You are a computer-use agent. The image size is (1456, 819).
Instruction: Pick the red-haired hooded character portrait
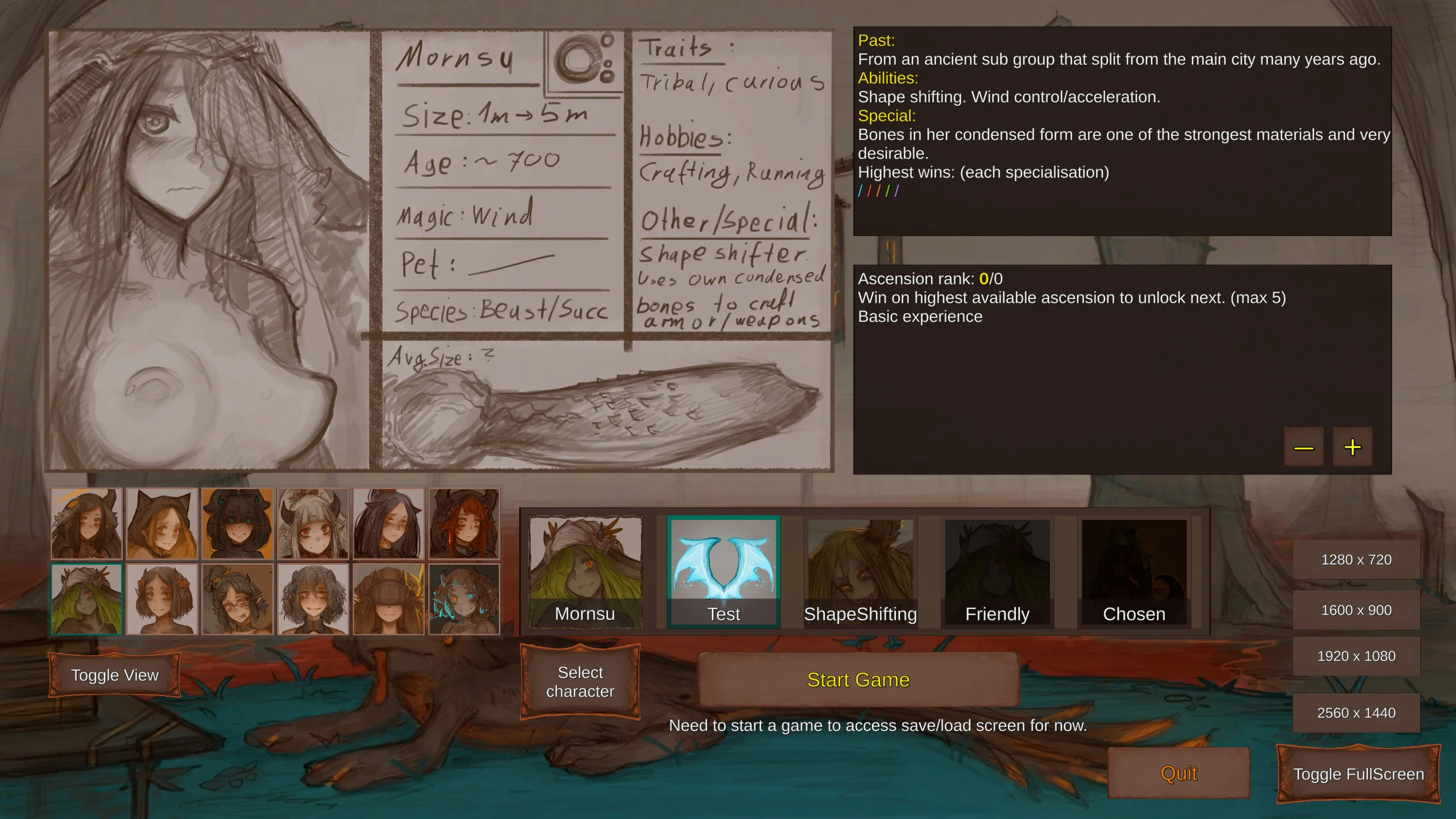pyautogui.click(x=464, y=523)
